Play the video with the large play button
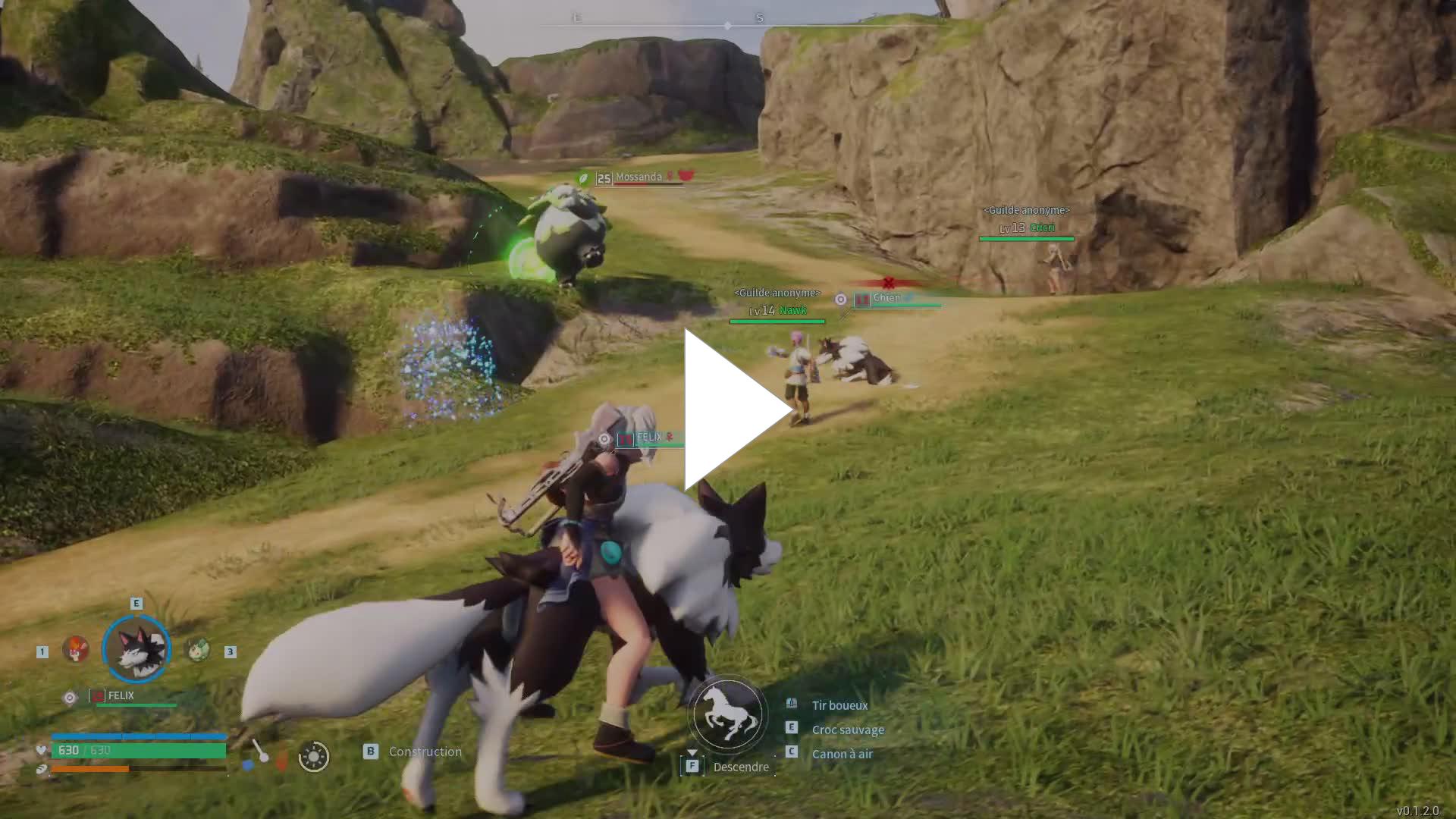 734,409
